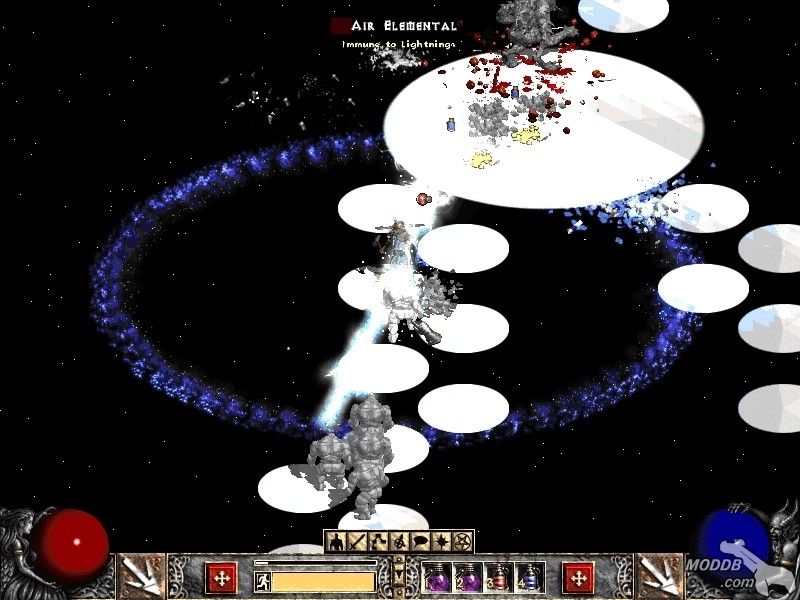
Task: Open inventory via the sword icon
Action: 357,542
